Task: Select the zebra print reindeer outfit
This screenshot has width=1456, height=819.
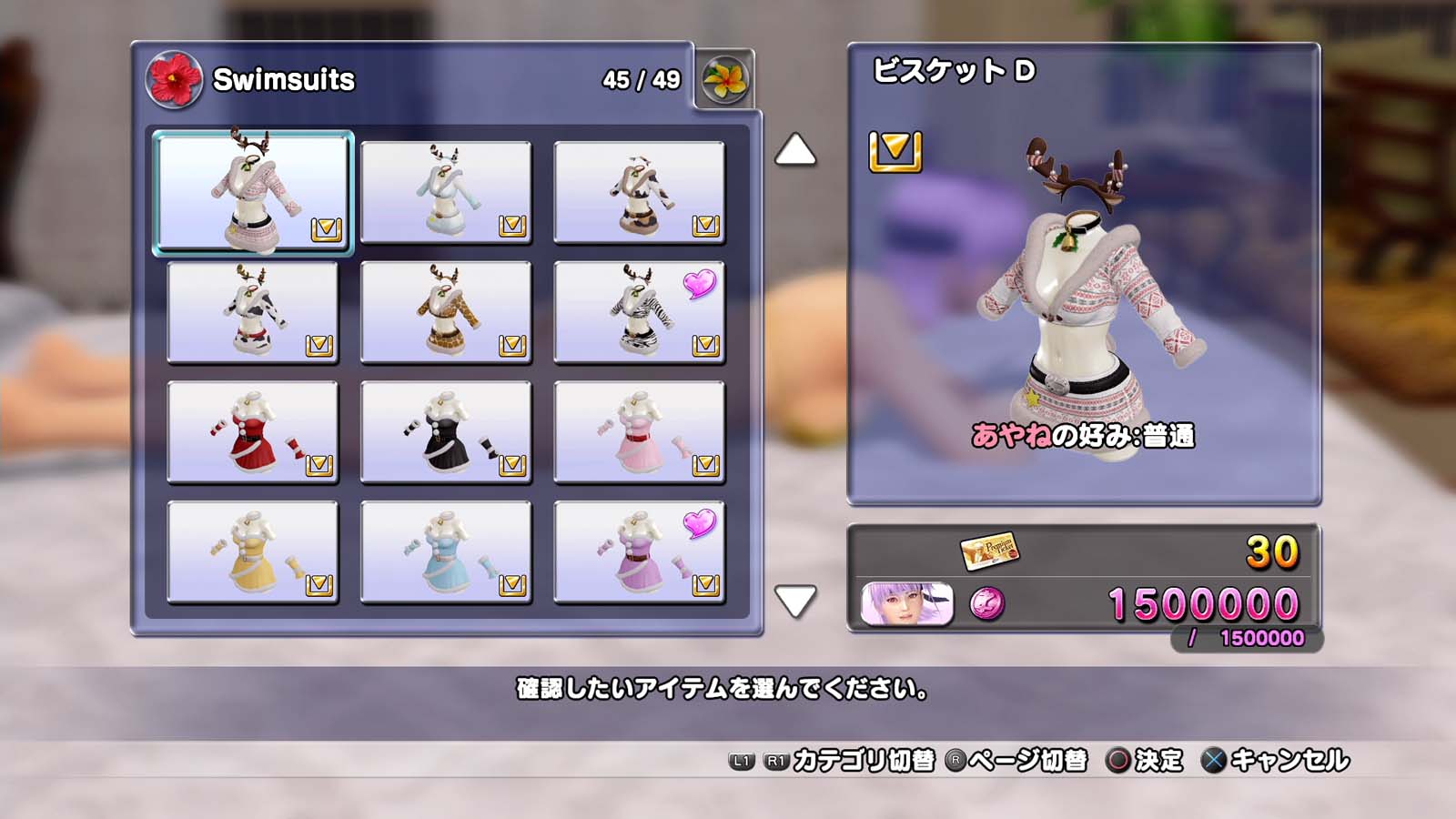Action: point(639,312)
